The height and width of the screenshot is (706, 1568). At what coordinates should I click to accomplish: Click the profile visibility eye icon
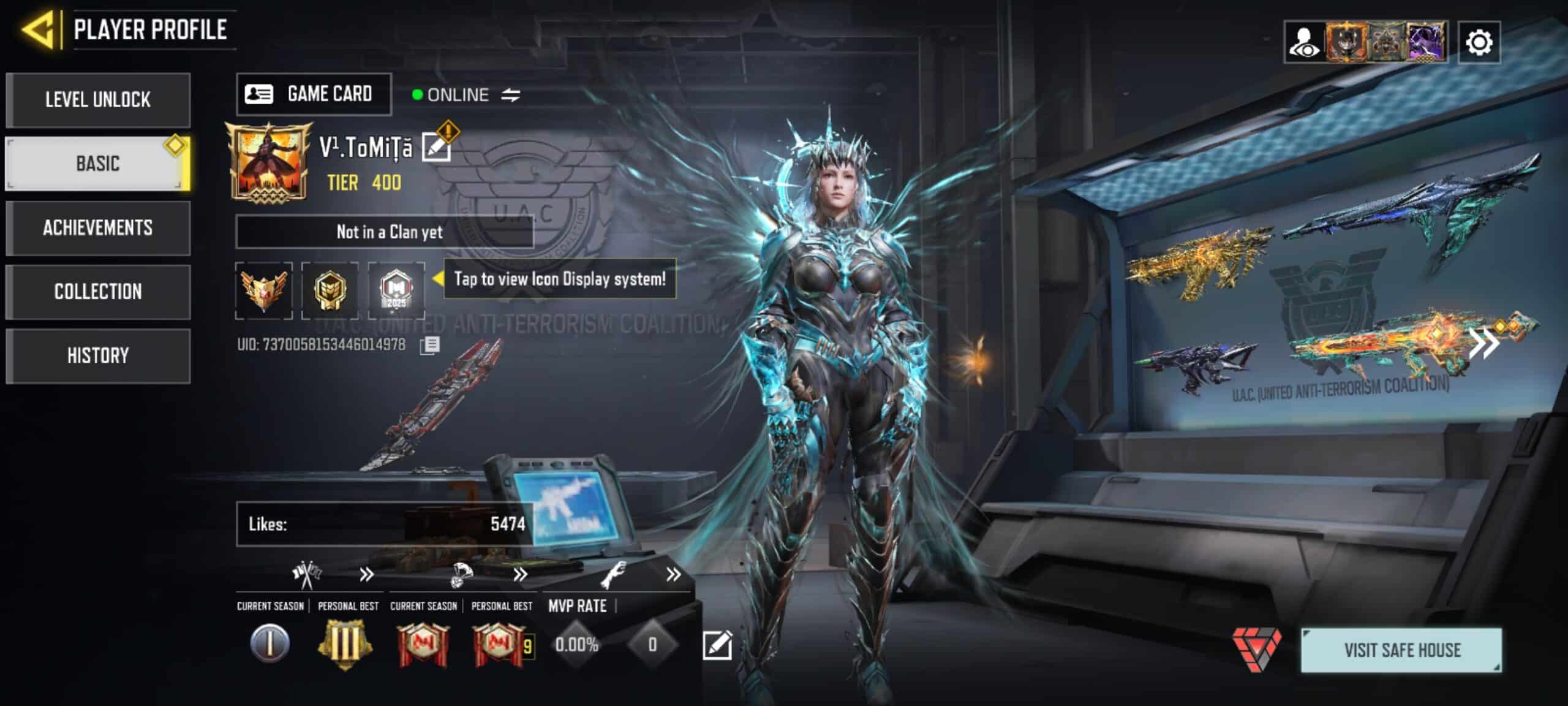point(1304,42)
